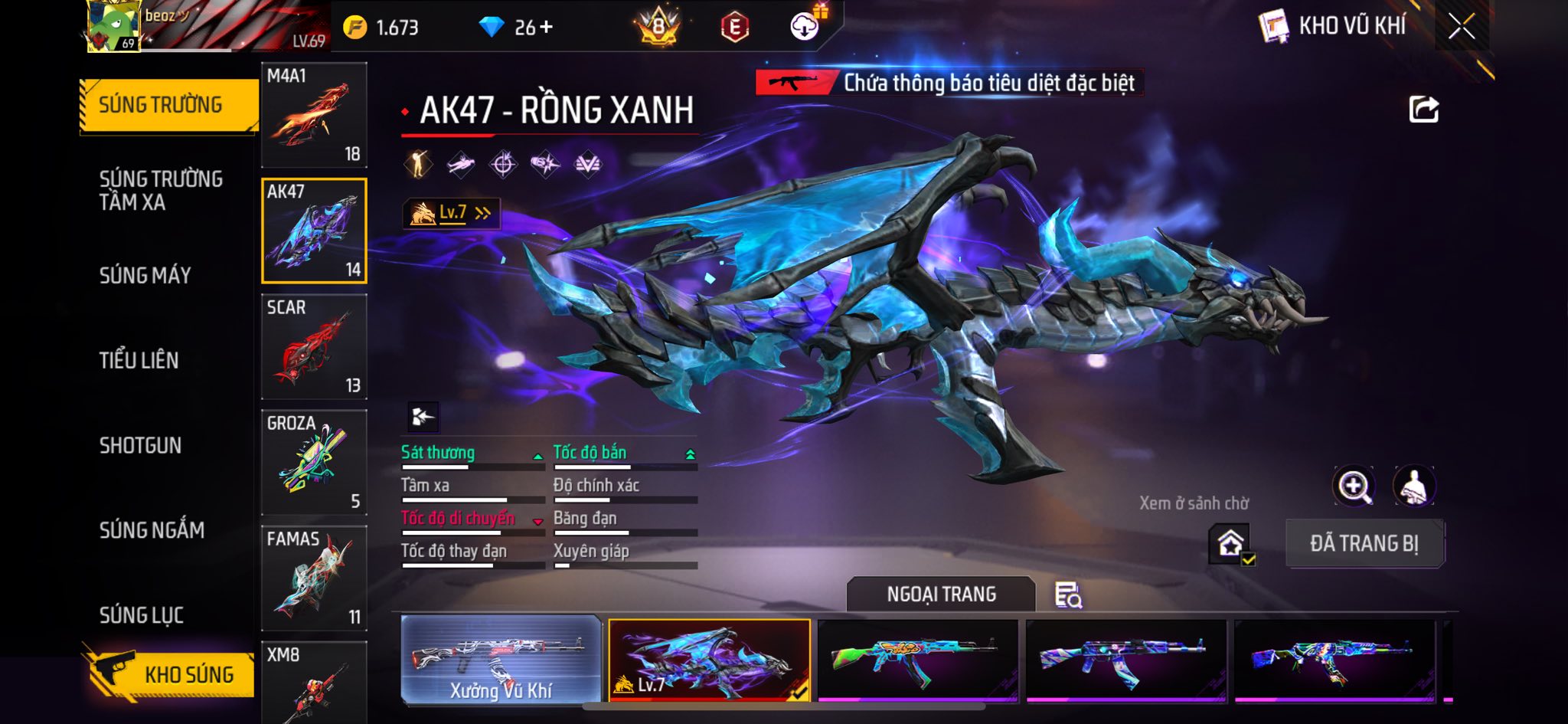
Task: Add diamonds with the plus button
Action: coord(546,28)
